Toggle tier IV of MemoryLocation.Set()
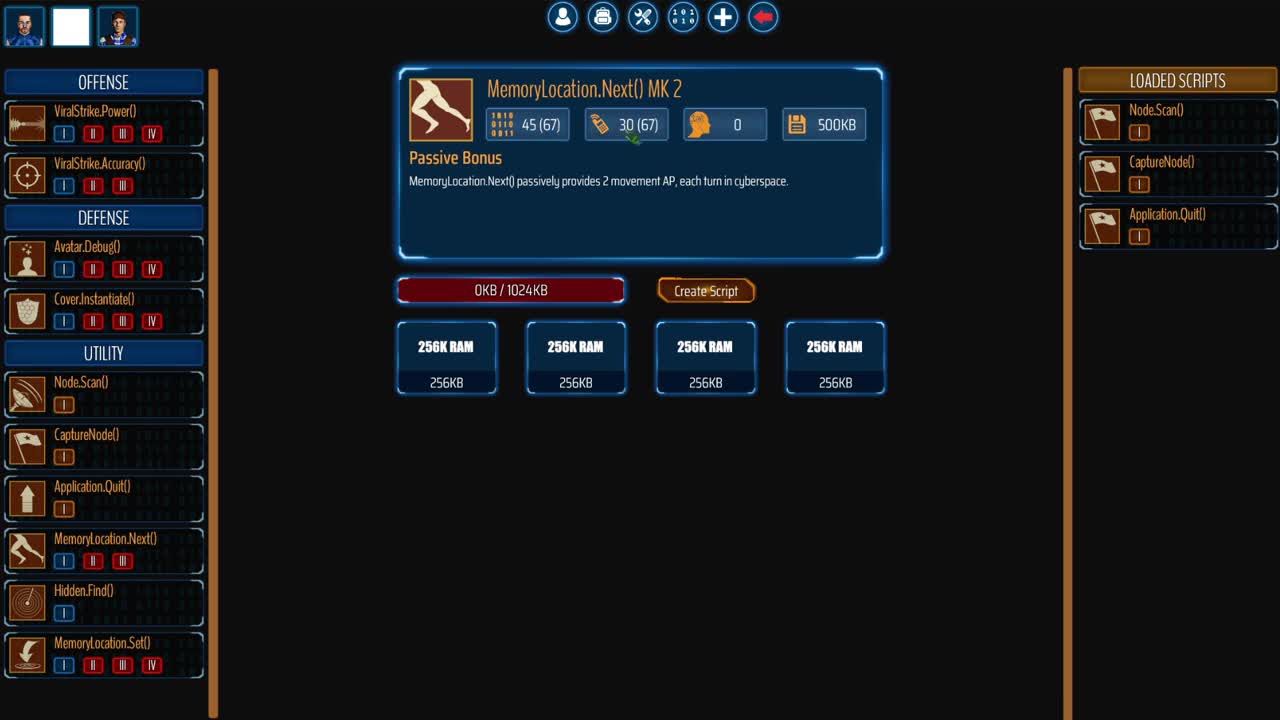Image resolution: width=1280 pixels, height=720 pixels. tap(151, 665)
